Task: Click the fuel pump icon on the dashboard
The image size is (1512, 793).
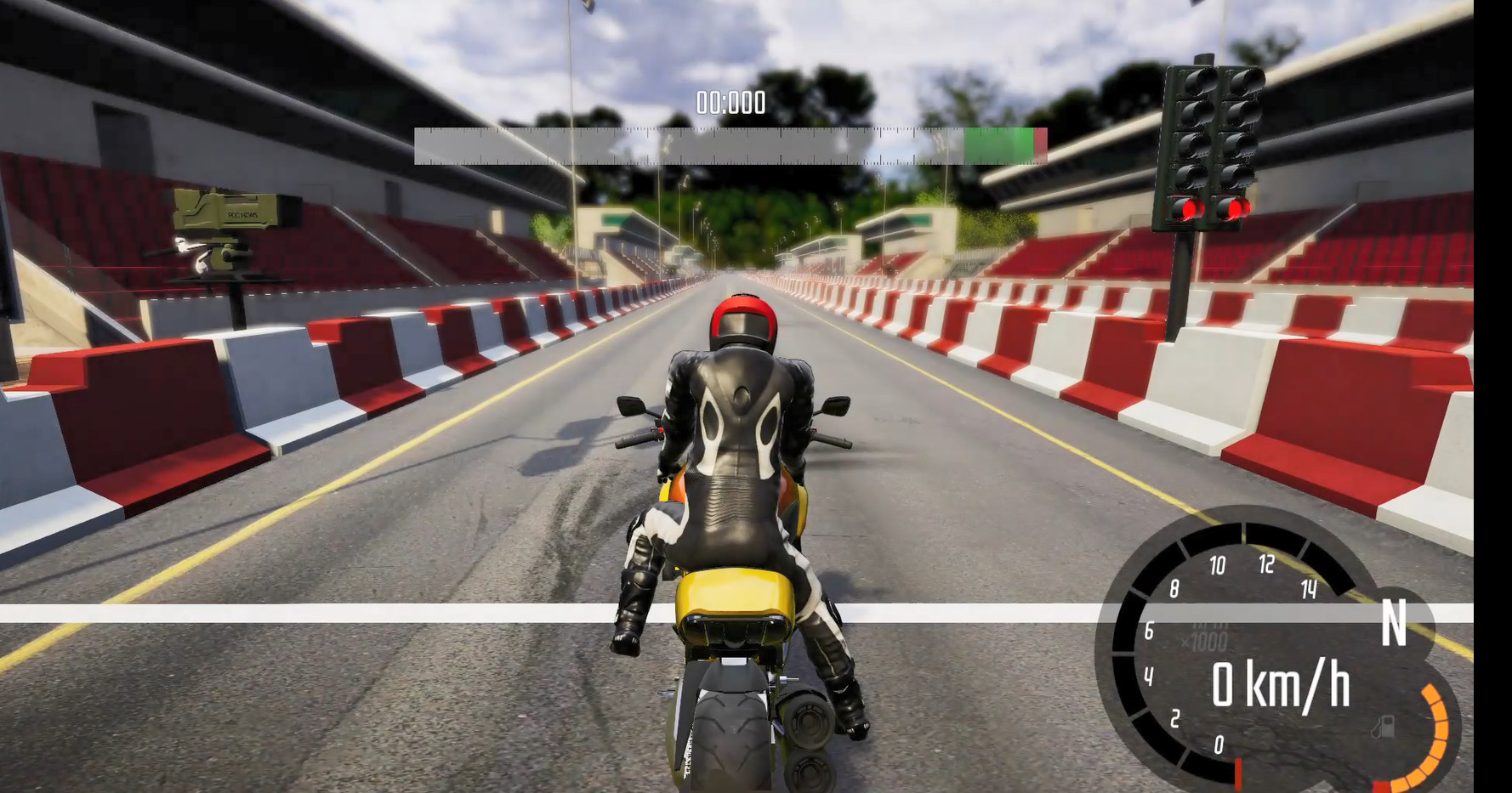Action: 1384,727
